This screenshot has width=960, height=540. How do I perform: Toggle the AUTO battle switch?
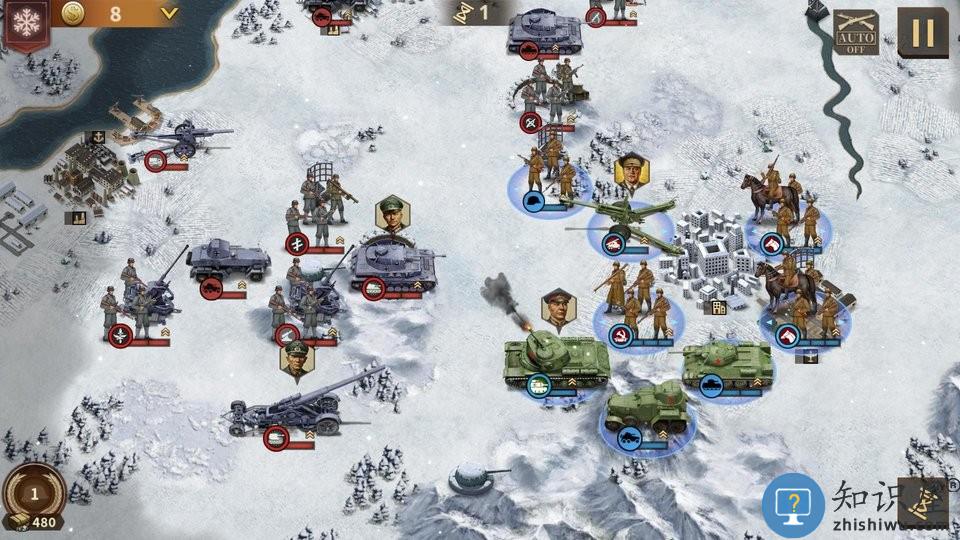coord(856,33)
